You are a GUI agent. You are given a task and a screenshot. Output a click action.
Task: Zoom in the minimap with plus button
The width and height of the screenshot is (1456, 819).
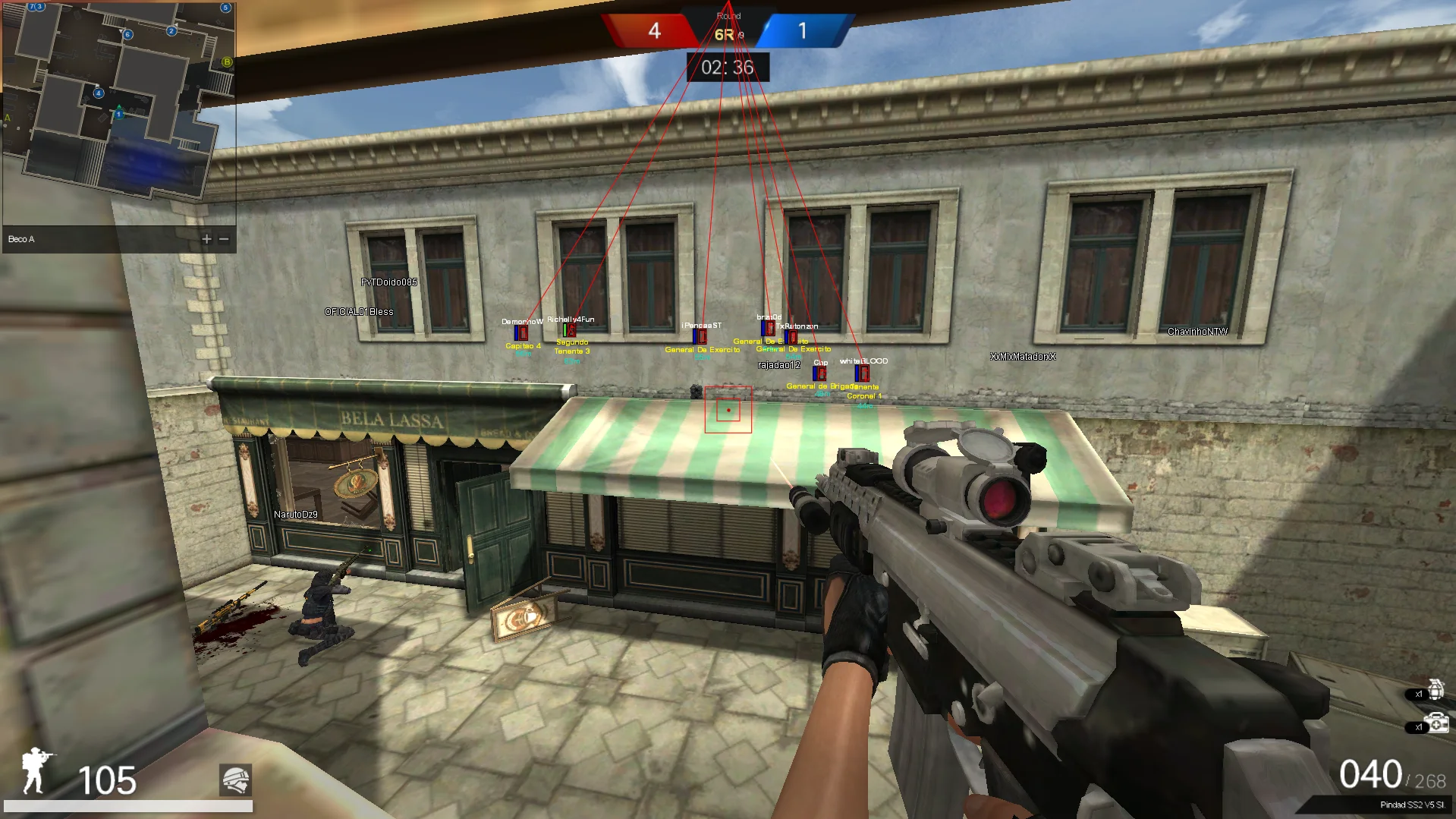click(206, 239)
